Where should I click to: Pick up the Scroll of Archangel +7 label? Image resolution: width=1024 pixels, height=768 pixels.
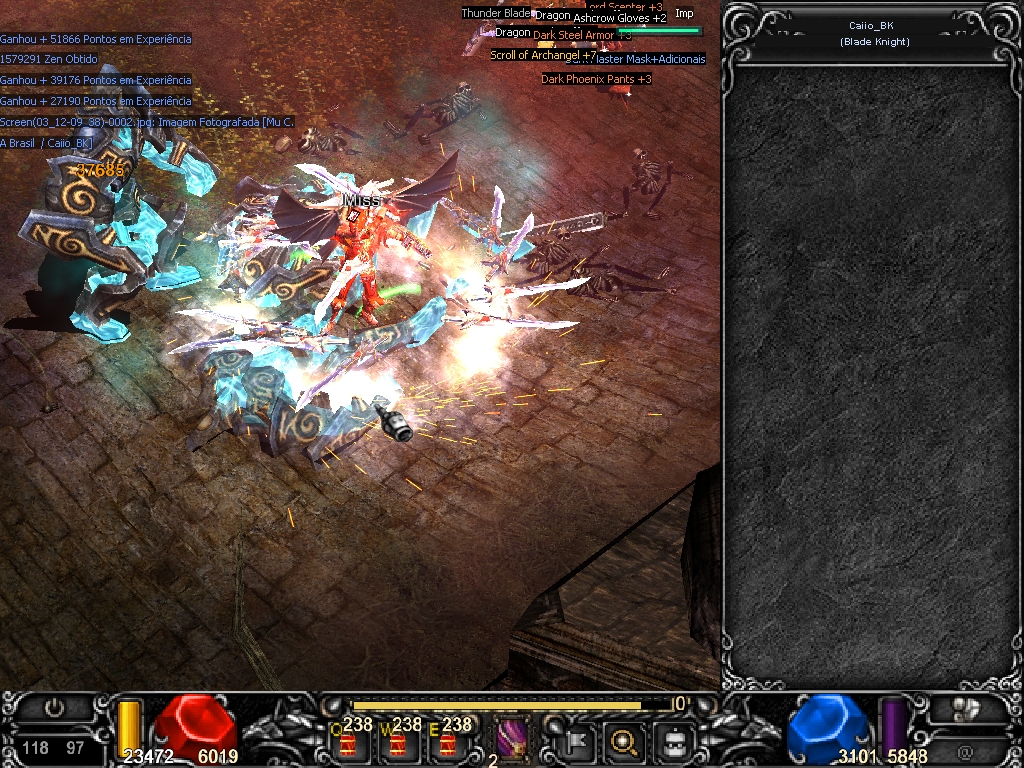click(542, 55)
